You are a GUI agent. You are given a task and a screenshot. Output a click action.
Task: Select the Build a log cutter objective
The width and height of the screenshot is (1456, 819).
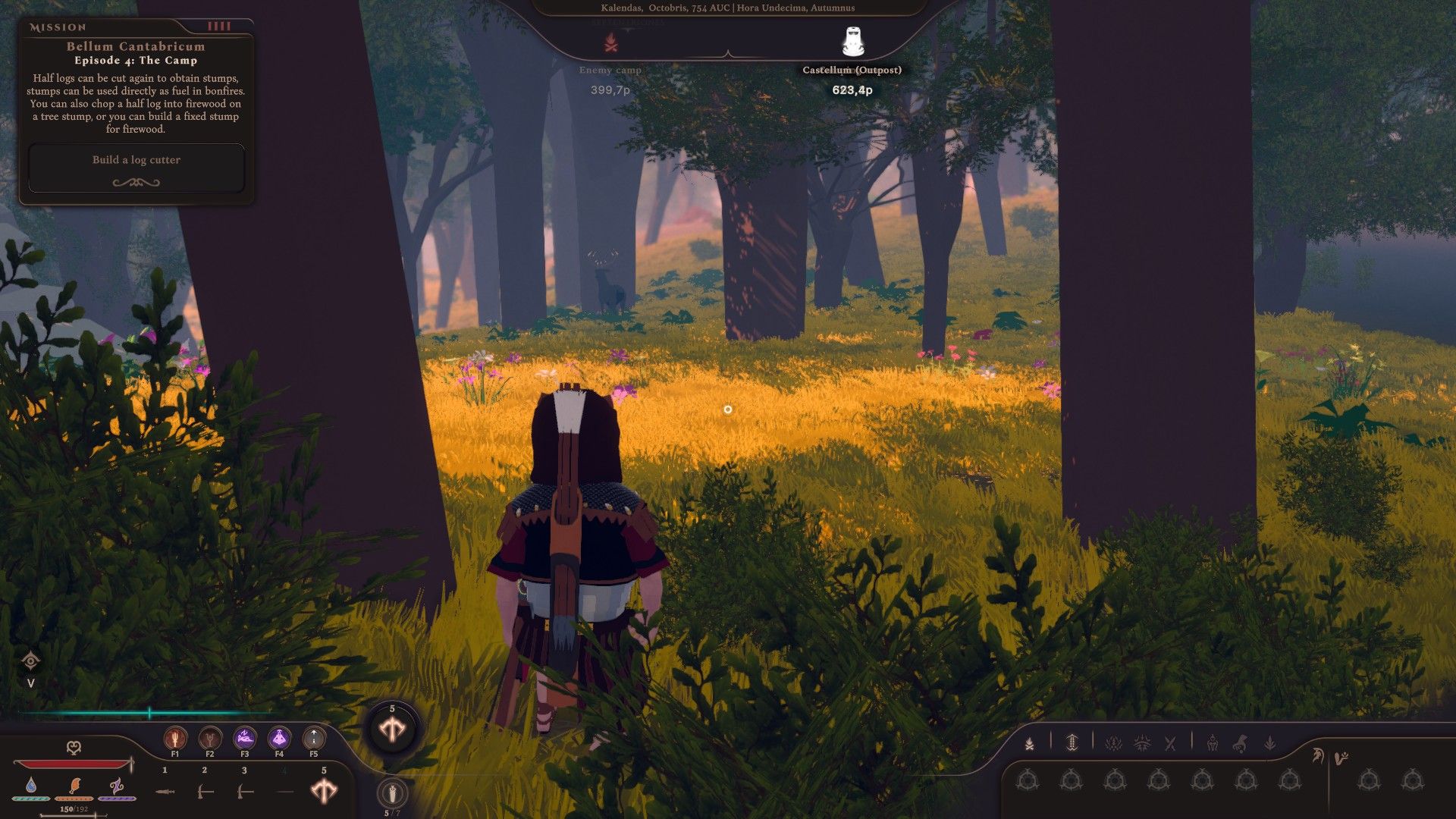click(x=136, y=160)
